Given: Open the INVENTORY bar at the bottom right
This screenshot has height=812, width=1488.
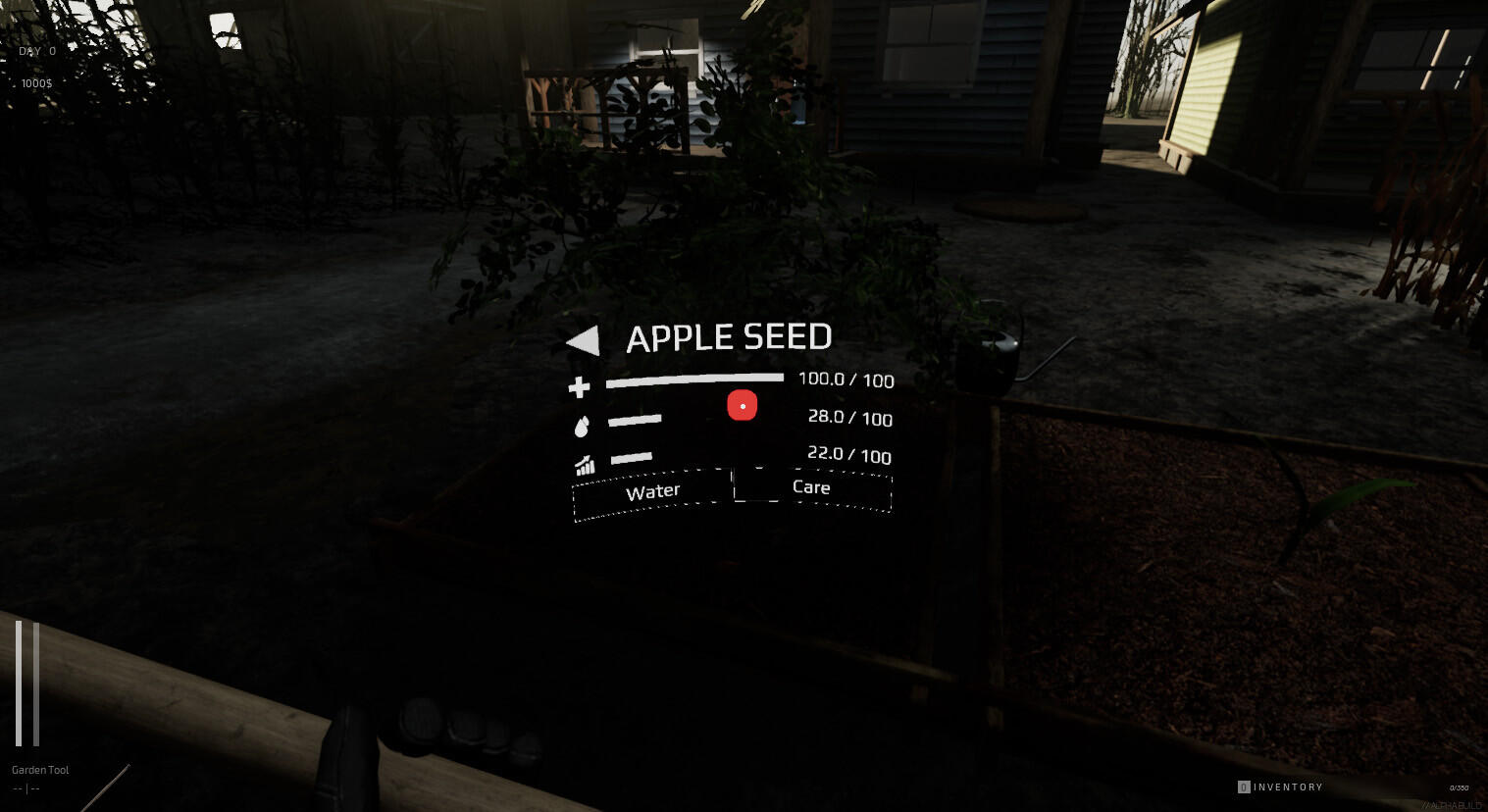Looking at the screenshot, I should click(x=1287, y=787).
